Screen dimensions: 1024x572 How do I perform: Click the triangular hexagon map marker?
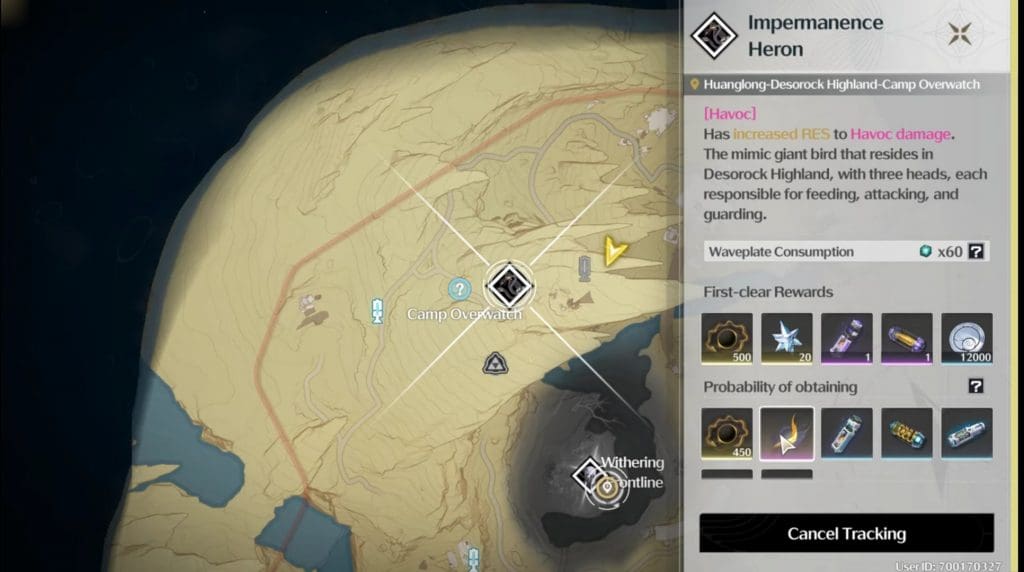click(x=493, y=364)
